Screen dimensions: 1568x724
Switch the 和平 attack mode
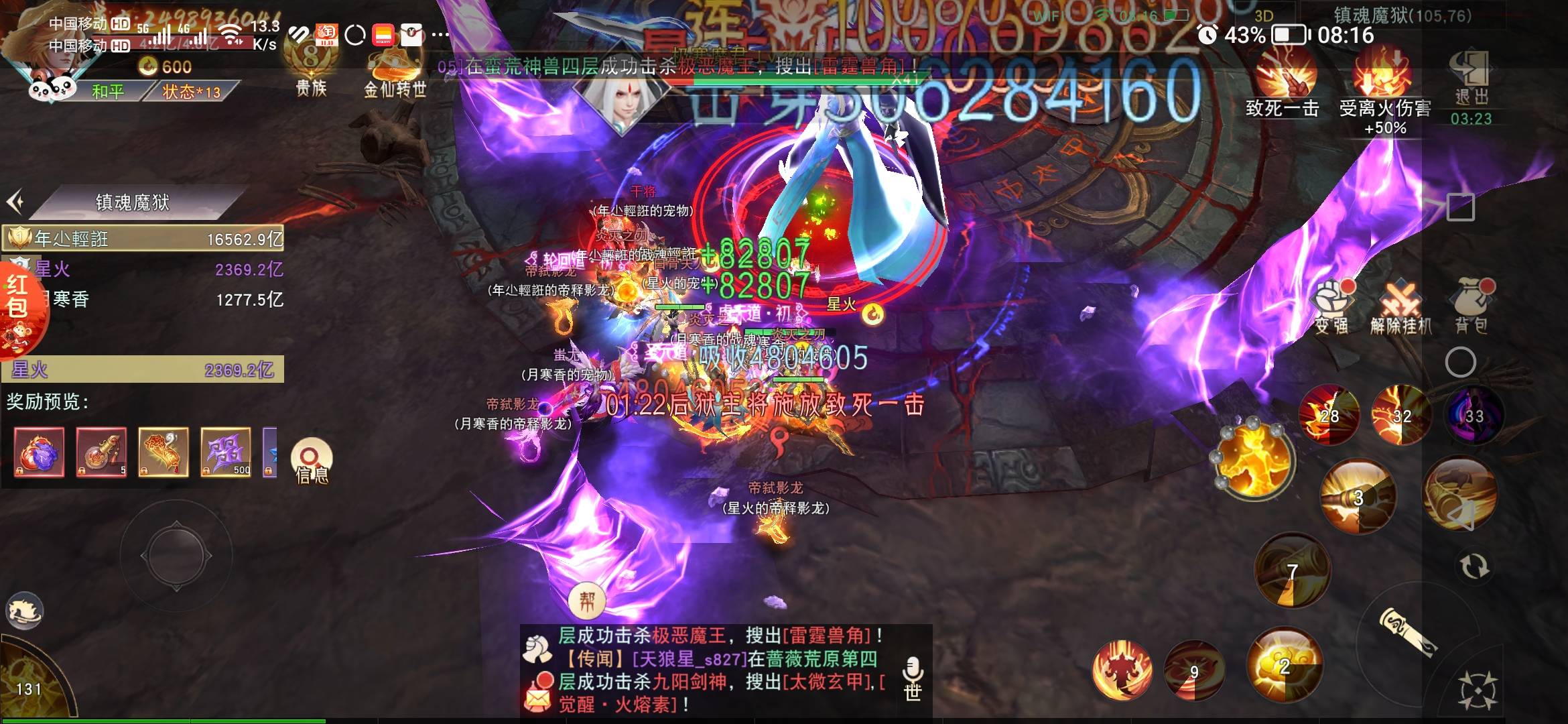click(109, 91)
